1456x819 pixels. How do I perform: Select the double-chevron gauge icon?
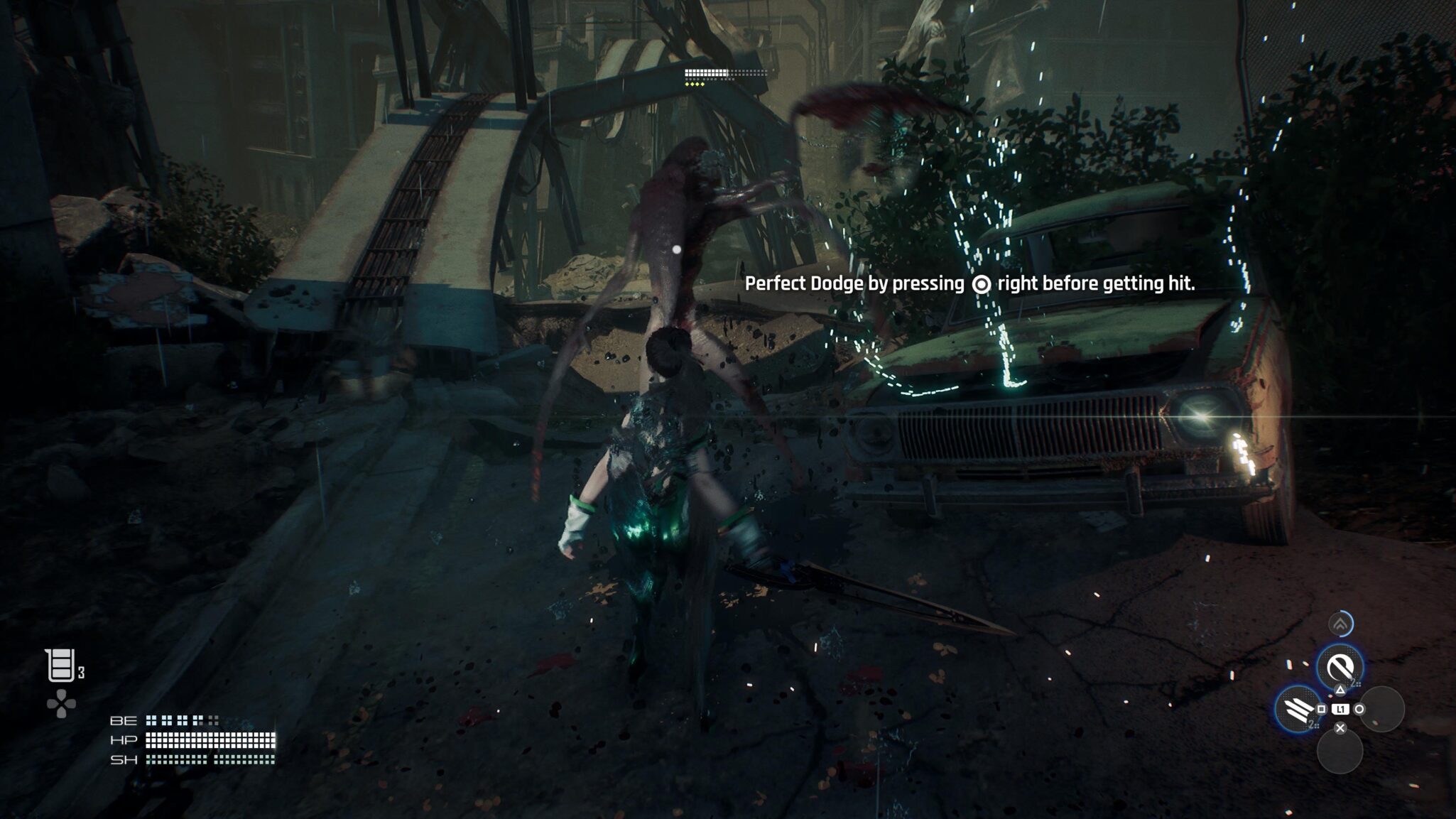1340,624
